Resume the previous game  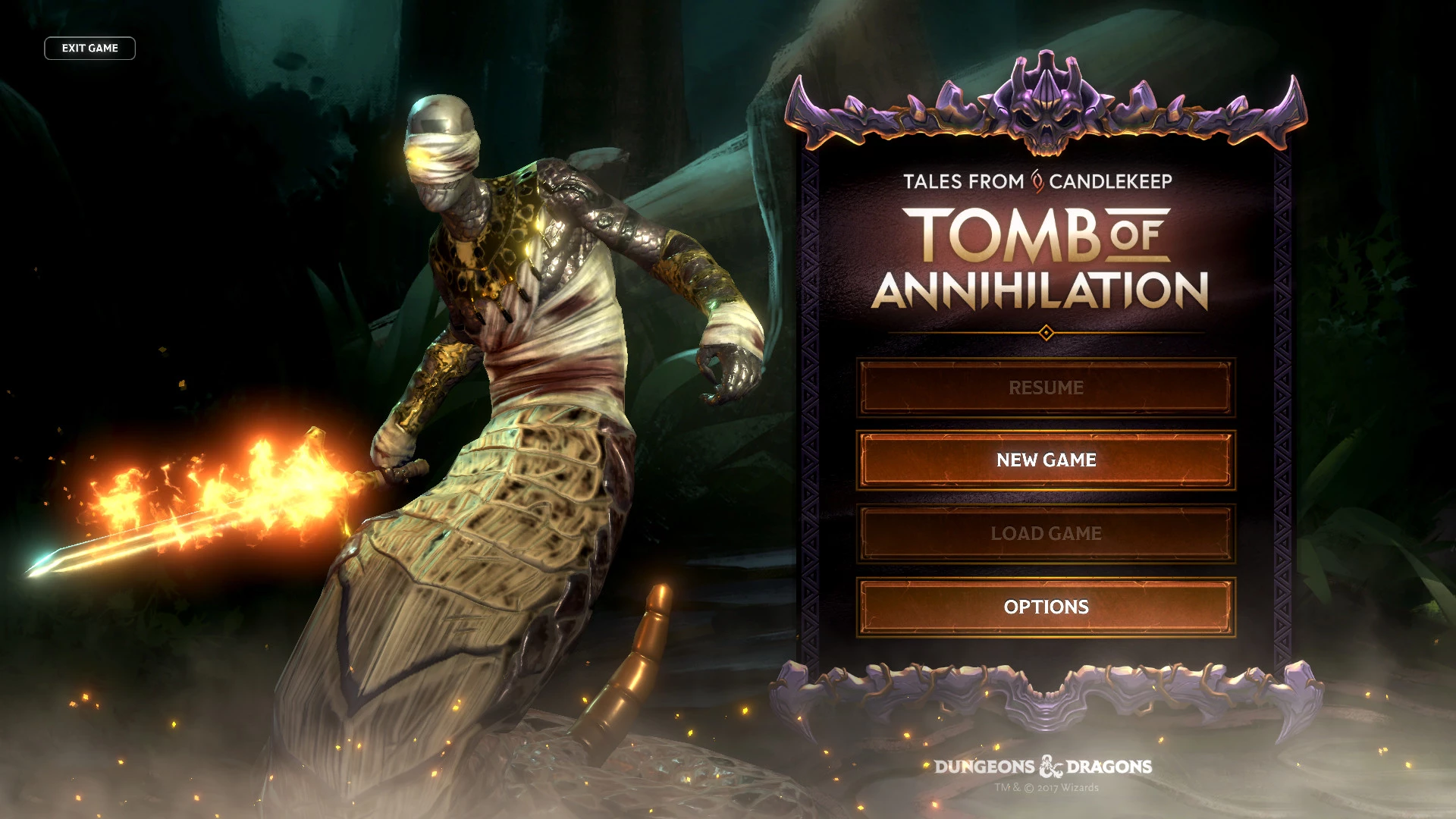(x=1046, y=388)
